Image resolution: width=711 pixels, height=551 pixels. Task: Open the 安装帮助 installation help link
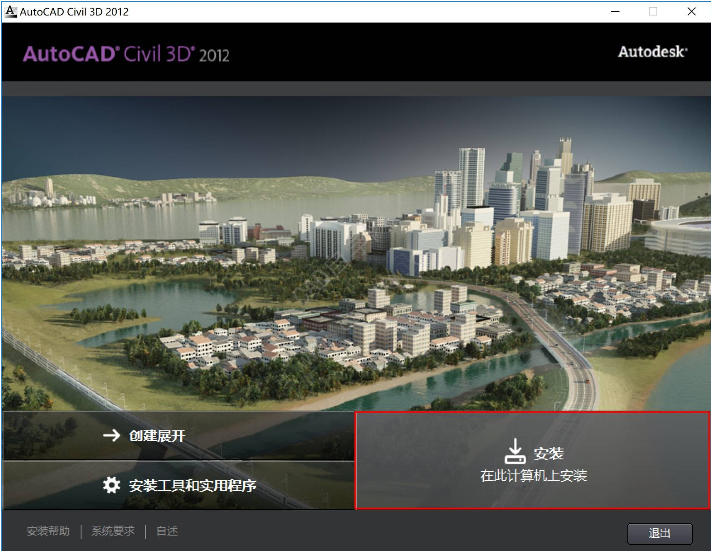point(48,532)
